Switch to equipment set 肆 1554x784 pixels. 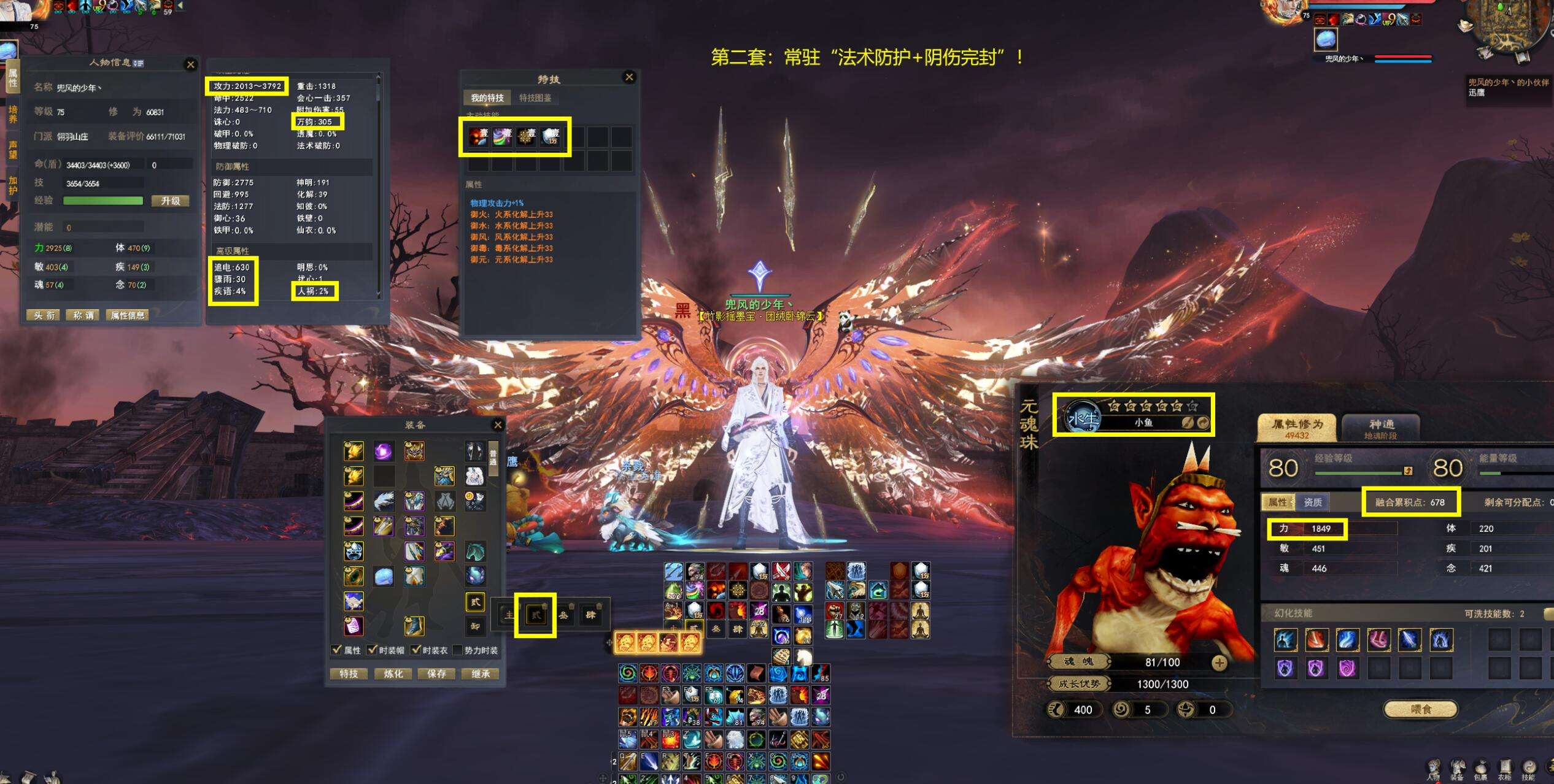[590, 614]
